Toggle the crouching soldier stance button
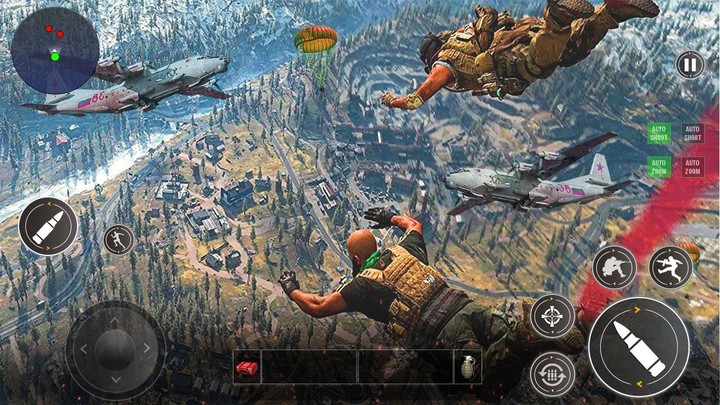The height and width of the screenshot is (405, 720). [614, 267]
